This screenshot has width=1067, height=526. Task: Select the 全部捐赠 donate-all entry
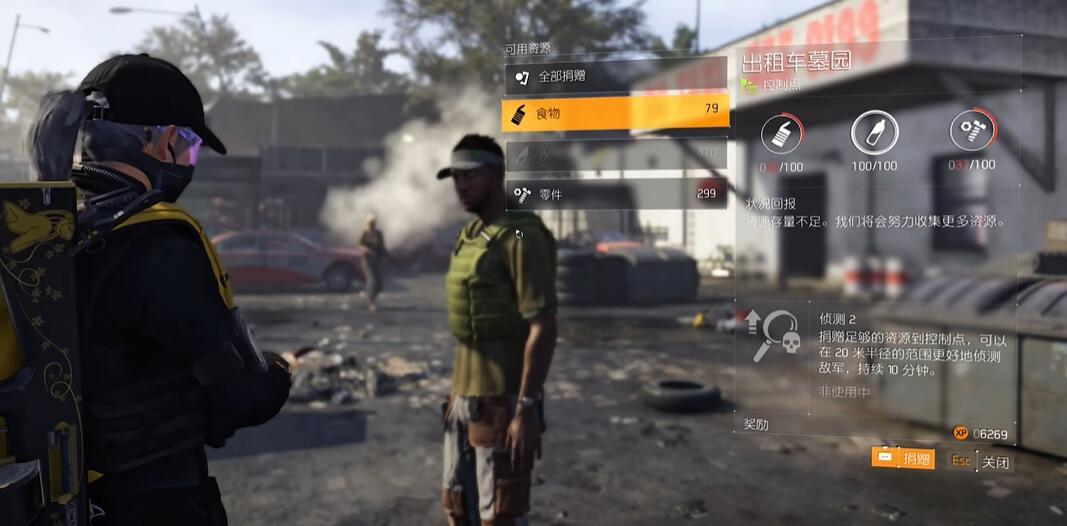pyautogui.click(x=615, y=76)
